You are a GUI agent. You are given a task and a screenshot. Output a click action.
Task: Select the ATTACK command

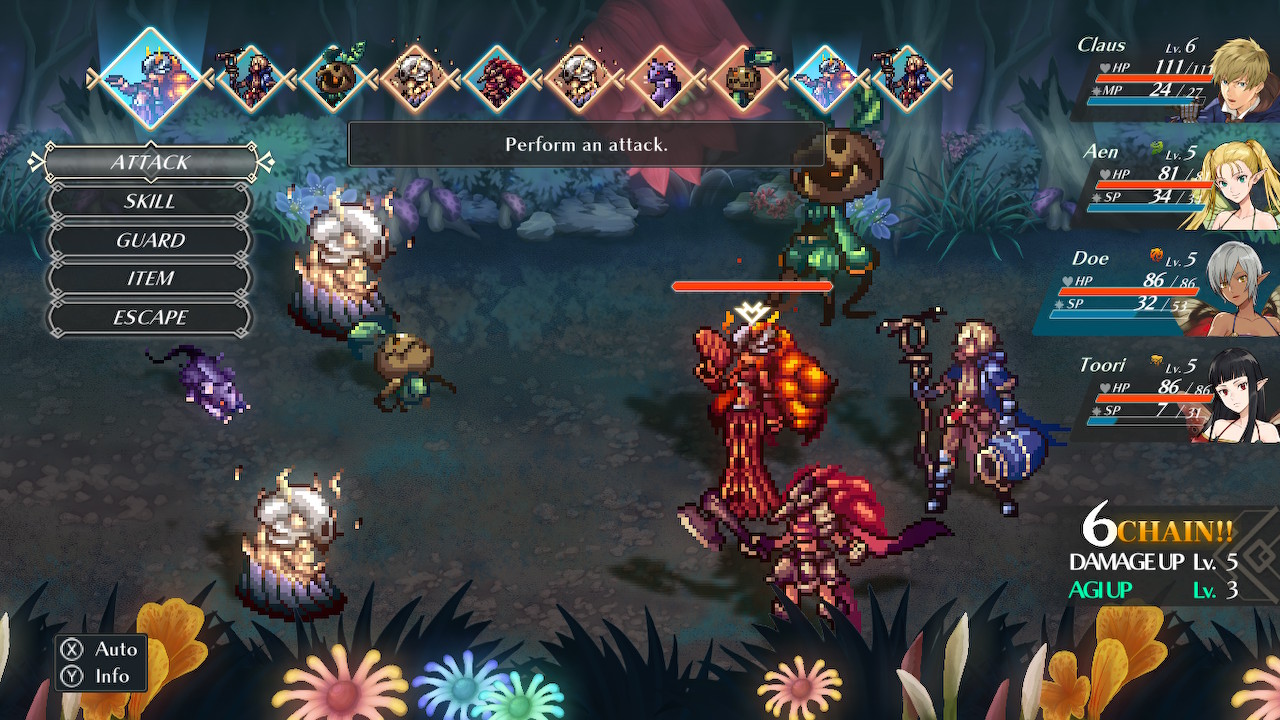pos(150,162)
